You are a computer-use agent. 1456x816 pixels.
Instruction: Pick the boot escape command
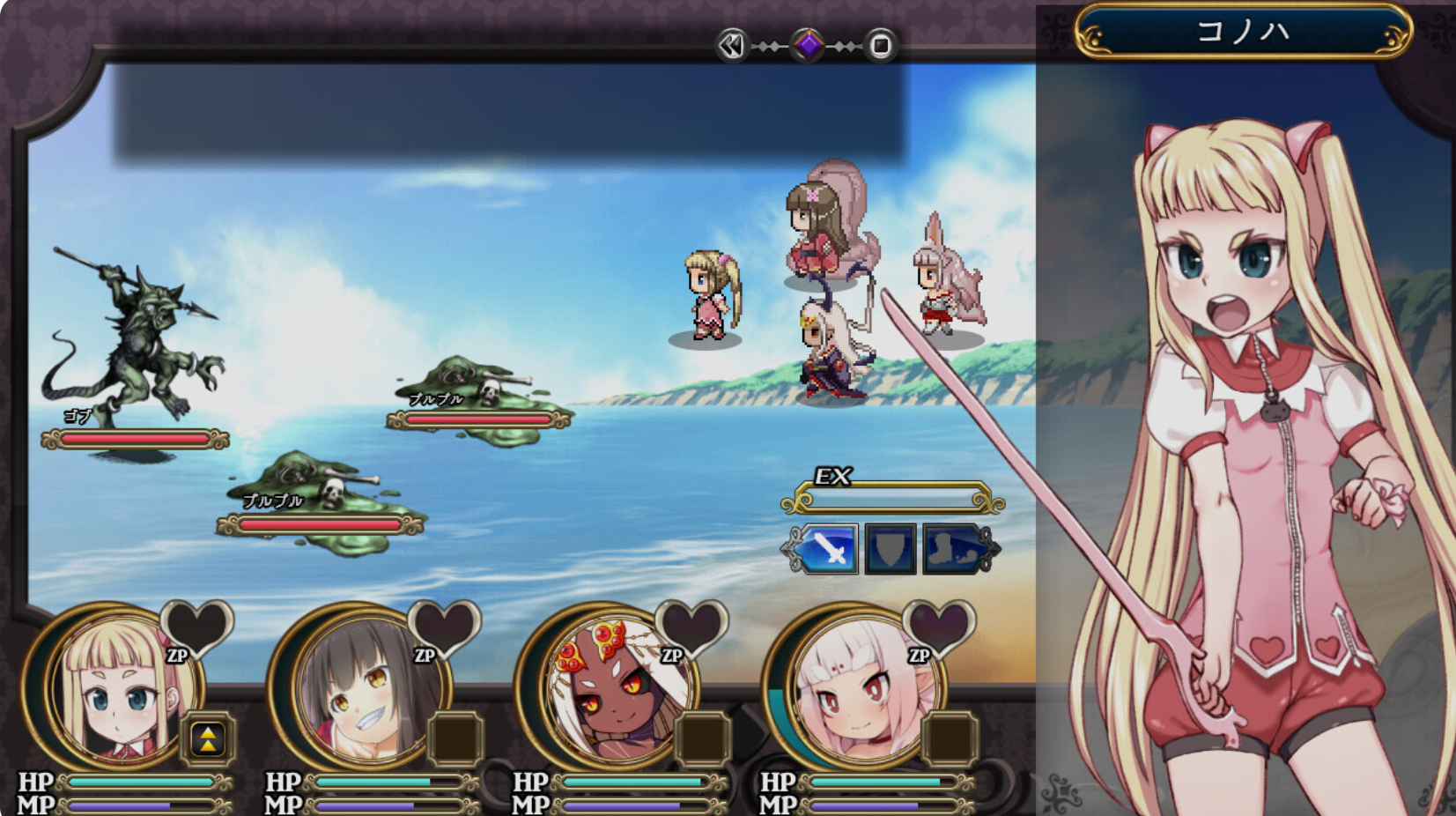(951, 548)
